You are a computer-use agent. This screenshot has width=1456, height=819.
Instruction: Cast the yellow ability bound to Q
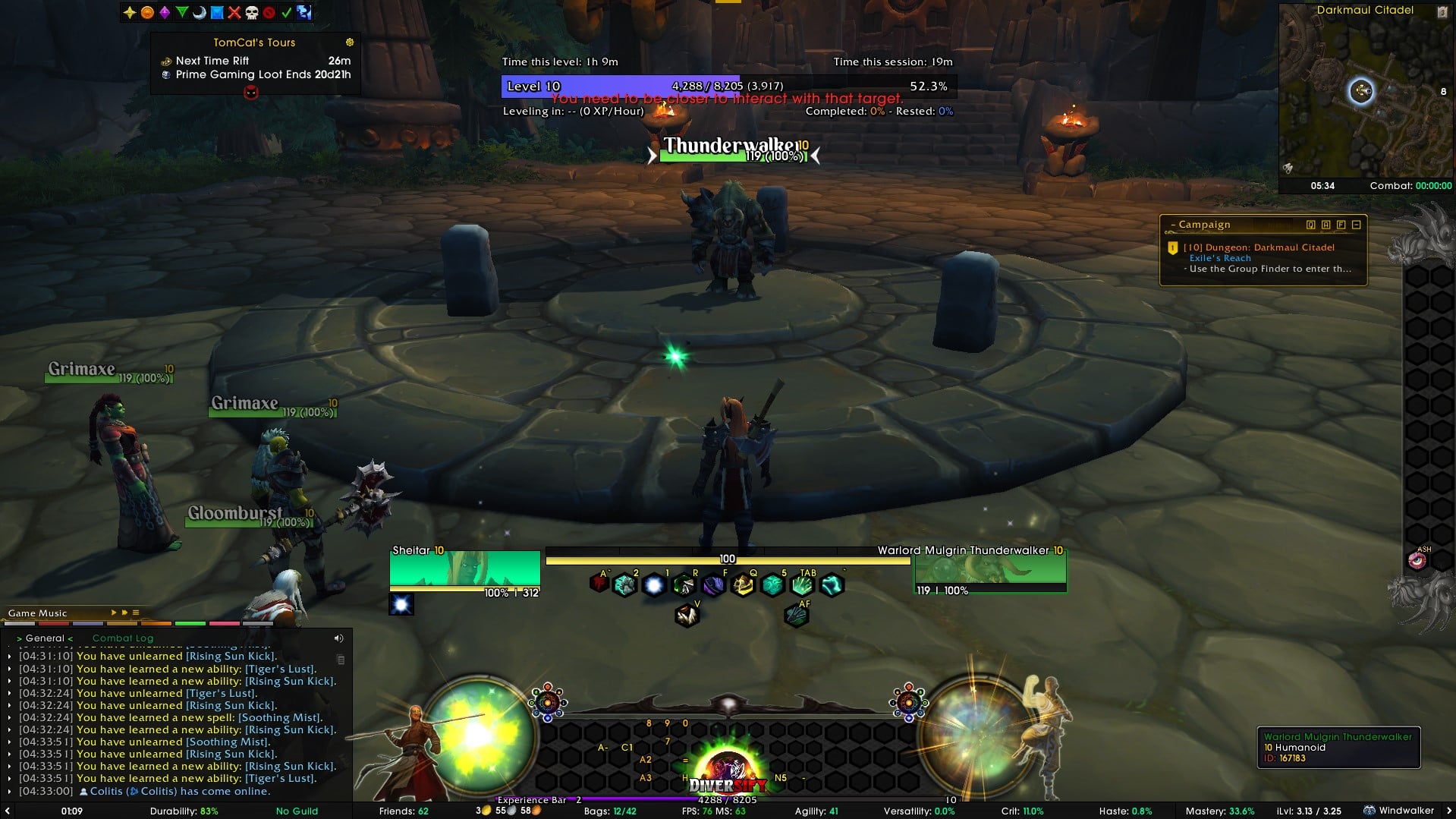coord(743,585)
